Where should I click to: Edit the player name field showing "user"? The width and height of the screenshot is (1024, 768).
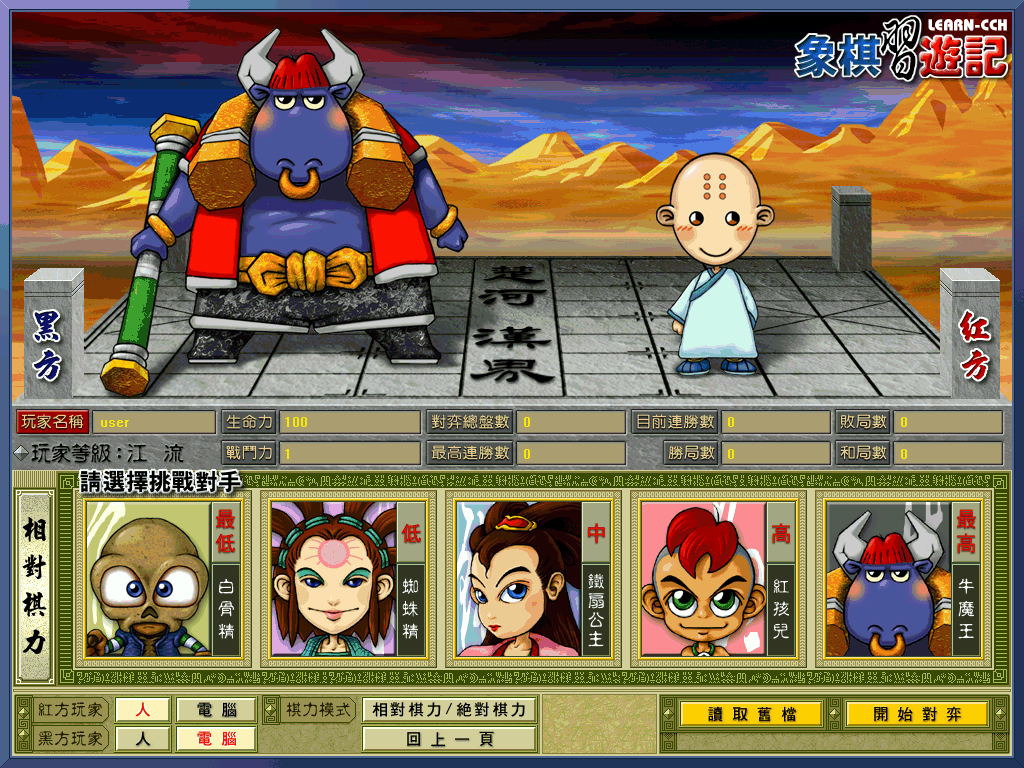[x=154, y=422]
